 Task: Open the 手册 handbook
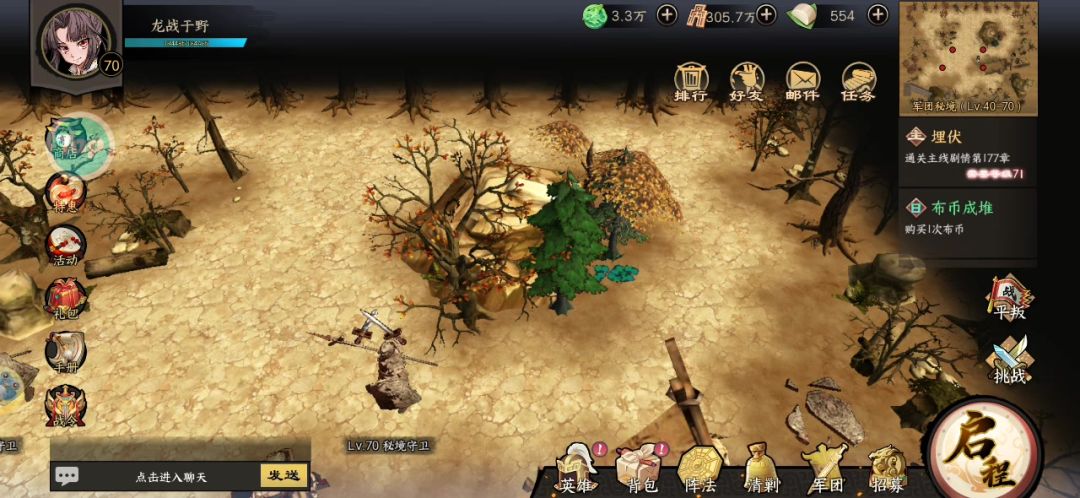[65, 354]
